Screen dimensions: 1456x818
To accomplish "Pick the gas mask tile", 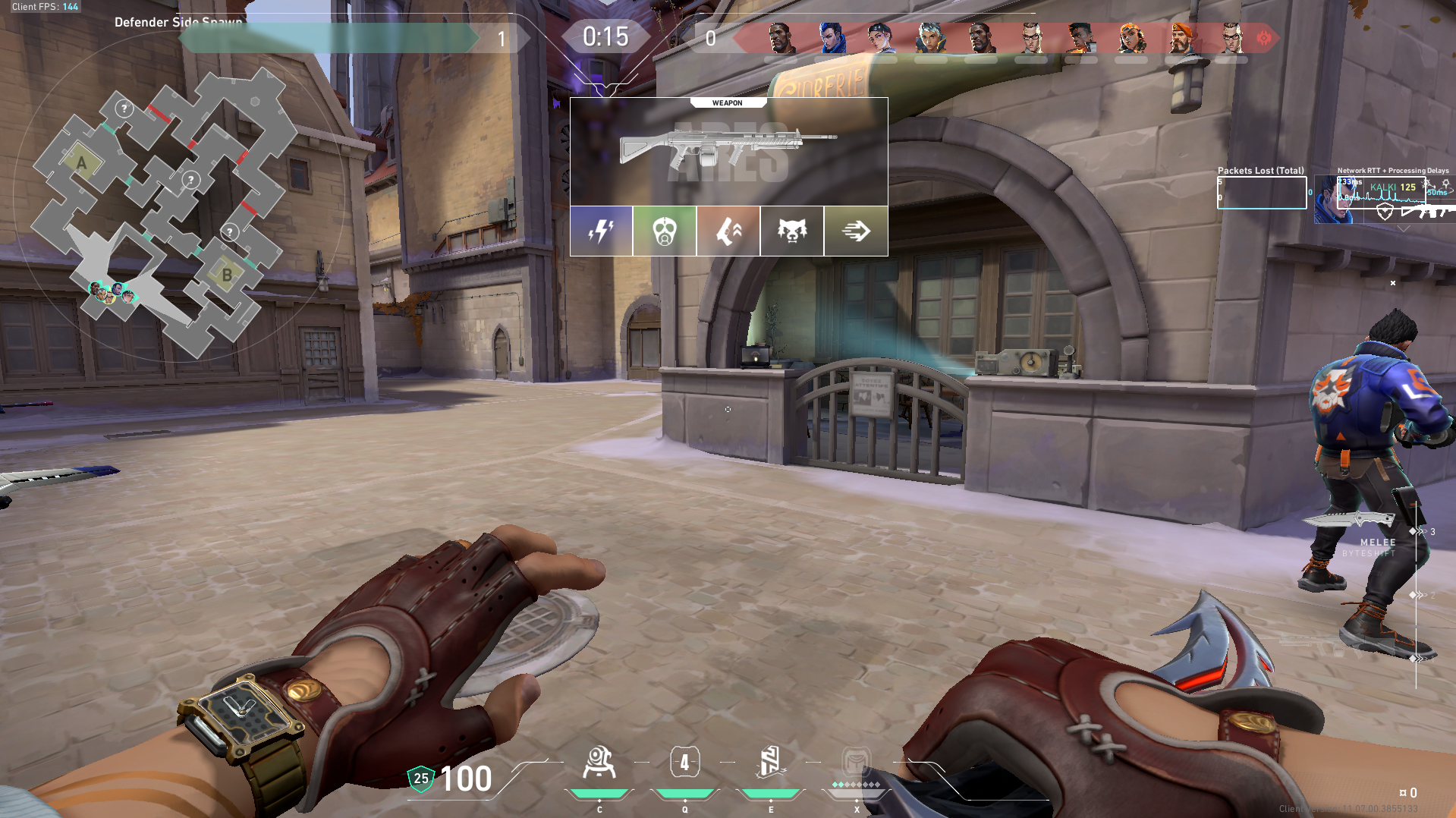I will click(665, 231).
